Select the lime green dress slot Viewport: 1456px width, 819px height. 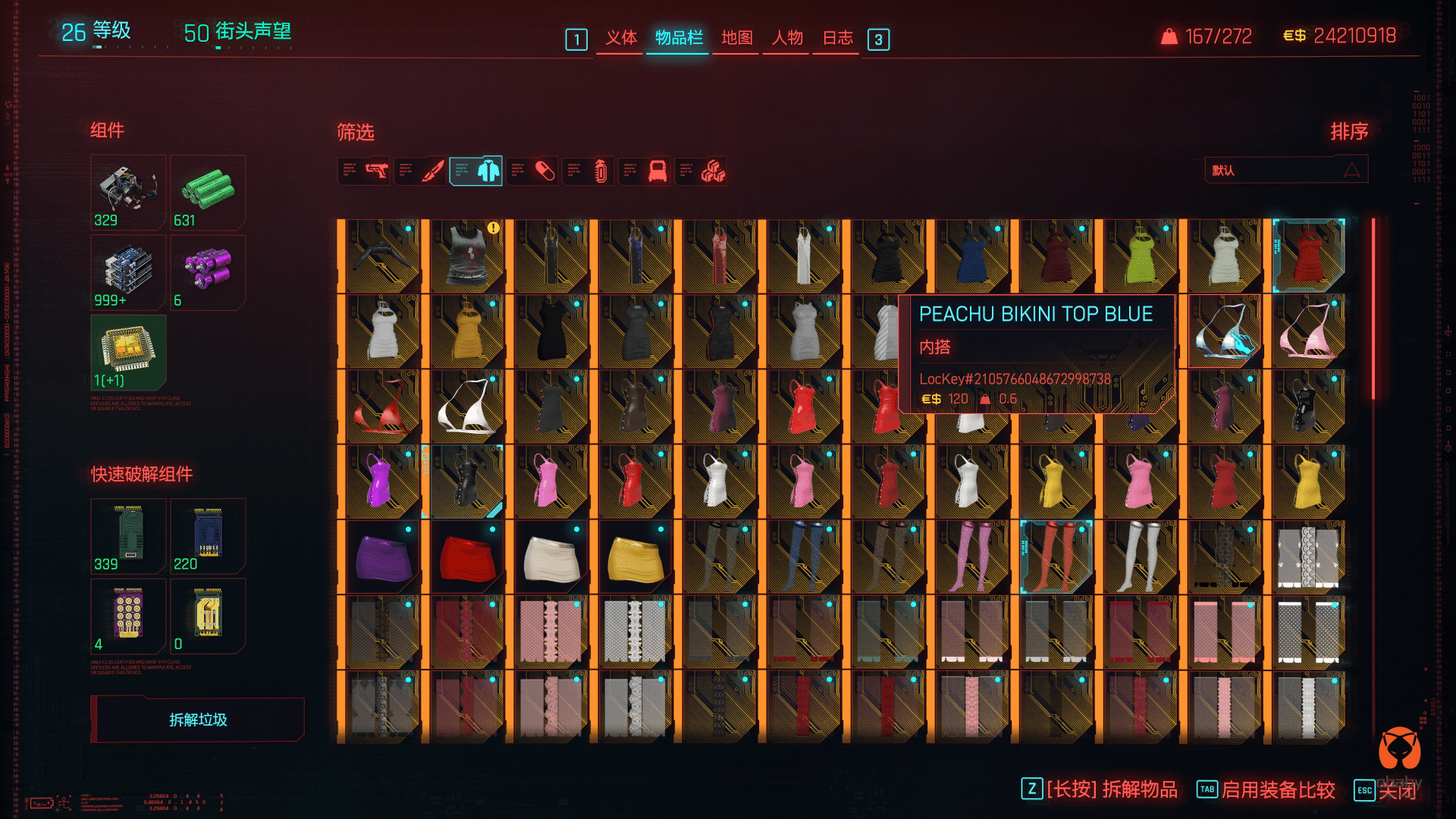tap(1140, 256)
